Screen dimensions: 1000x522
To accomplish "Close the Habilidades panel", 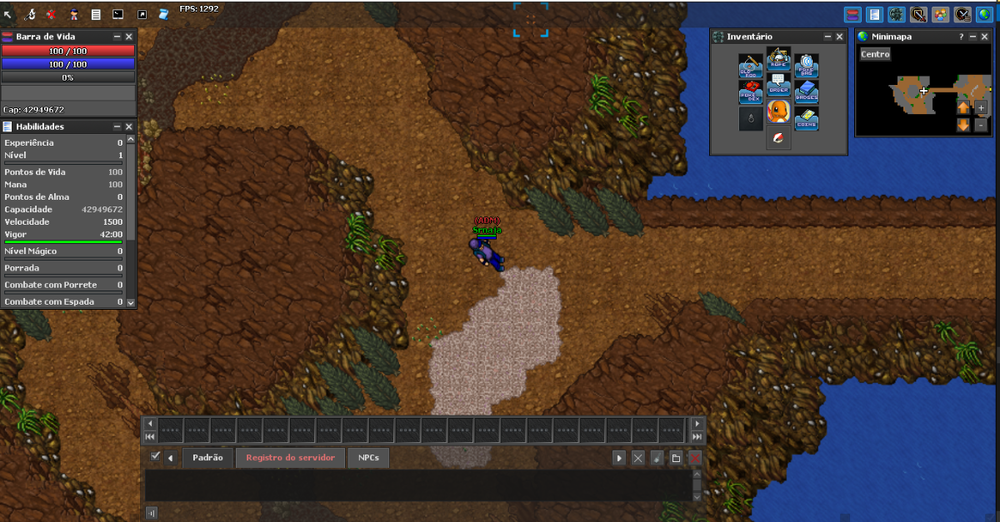I will click(x=129, y=127).
